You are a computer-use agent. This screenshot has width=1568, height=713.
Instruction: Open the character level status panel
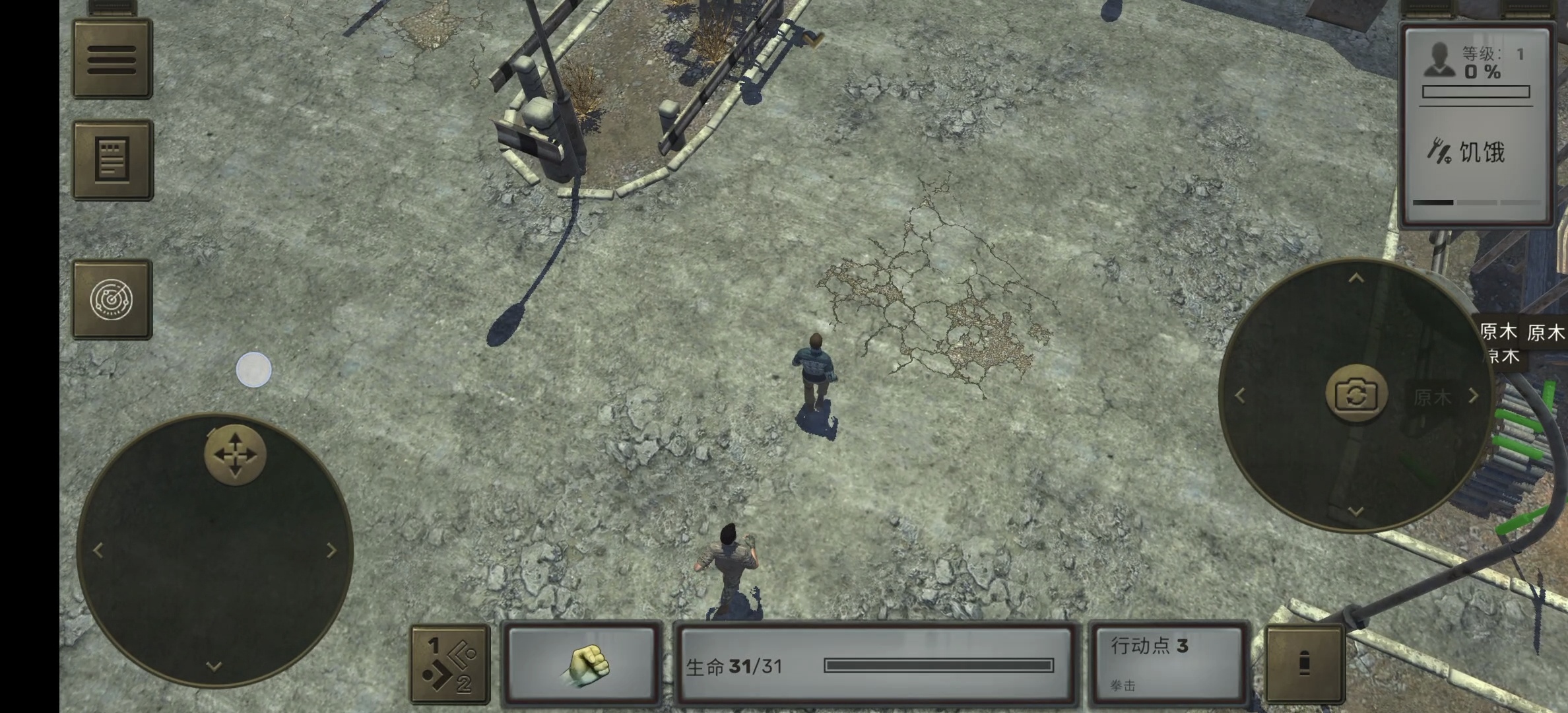[1476, 125]
